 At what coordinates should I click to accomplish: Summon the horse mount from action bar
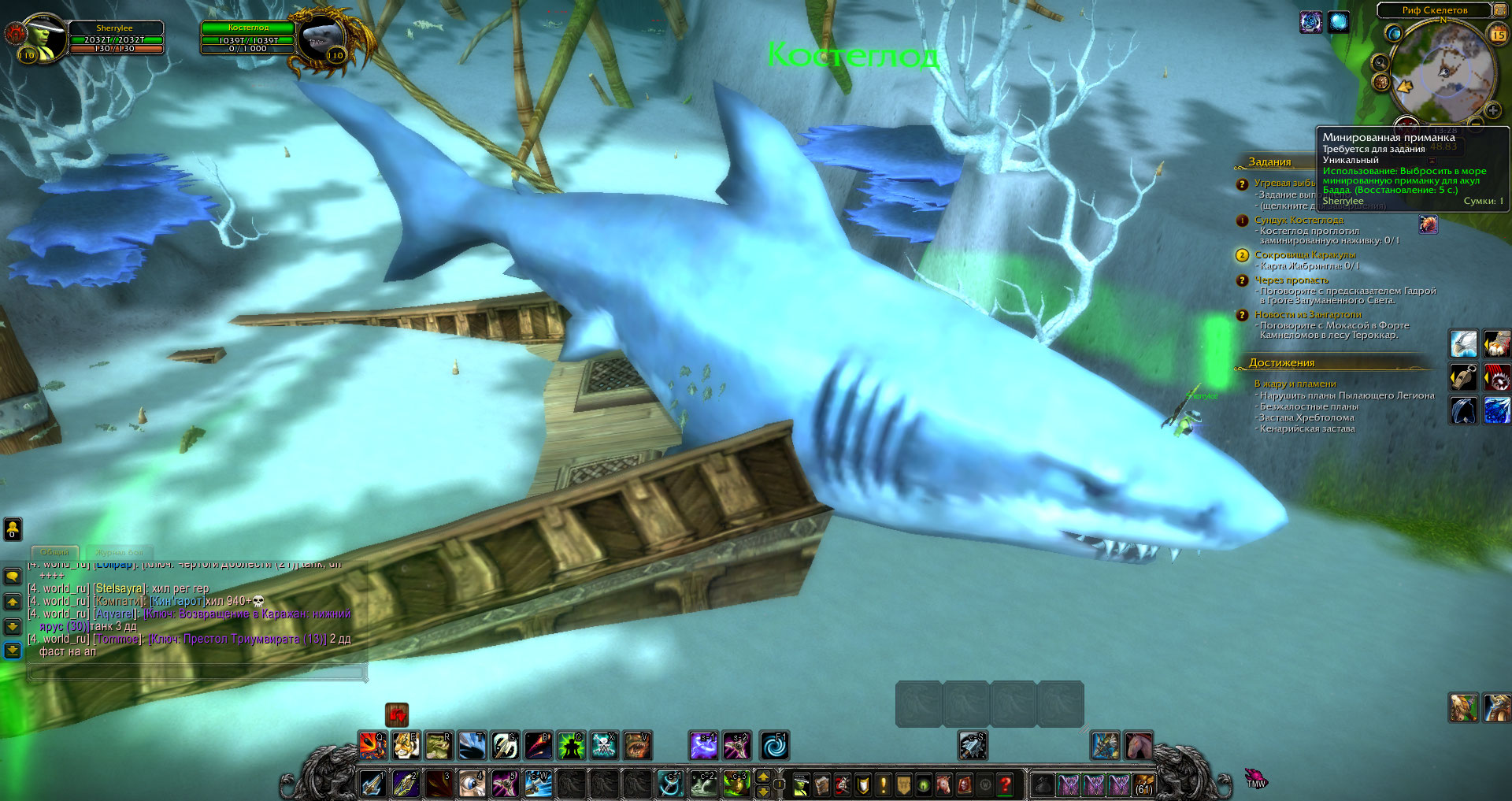click(1138, 745)
